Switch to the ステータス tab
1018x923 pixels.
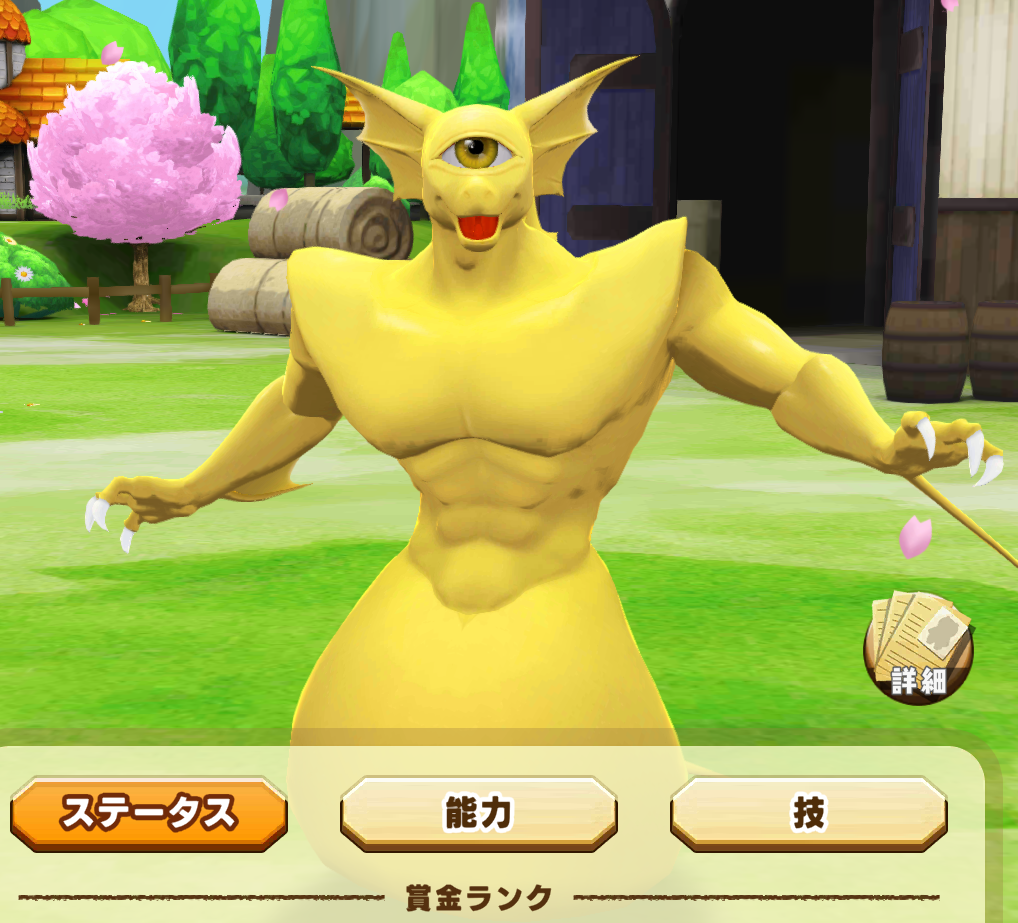149,814
